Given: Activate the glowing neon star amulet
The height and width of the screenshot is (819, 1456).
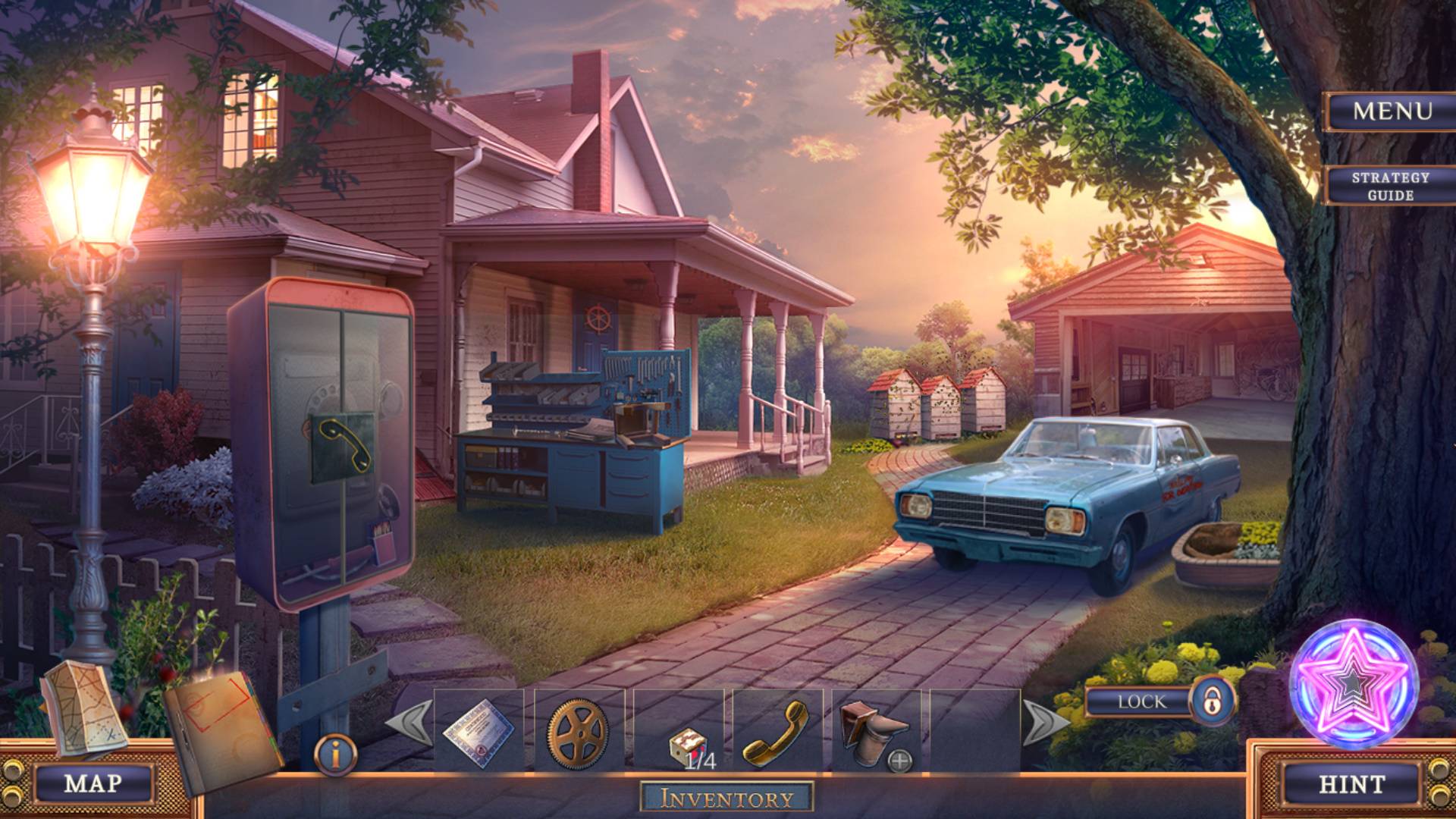Looking at the screenshot, I should tap(1353, 685).
